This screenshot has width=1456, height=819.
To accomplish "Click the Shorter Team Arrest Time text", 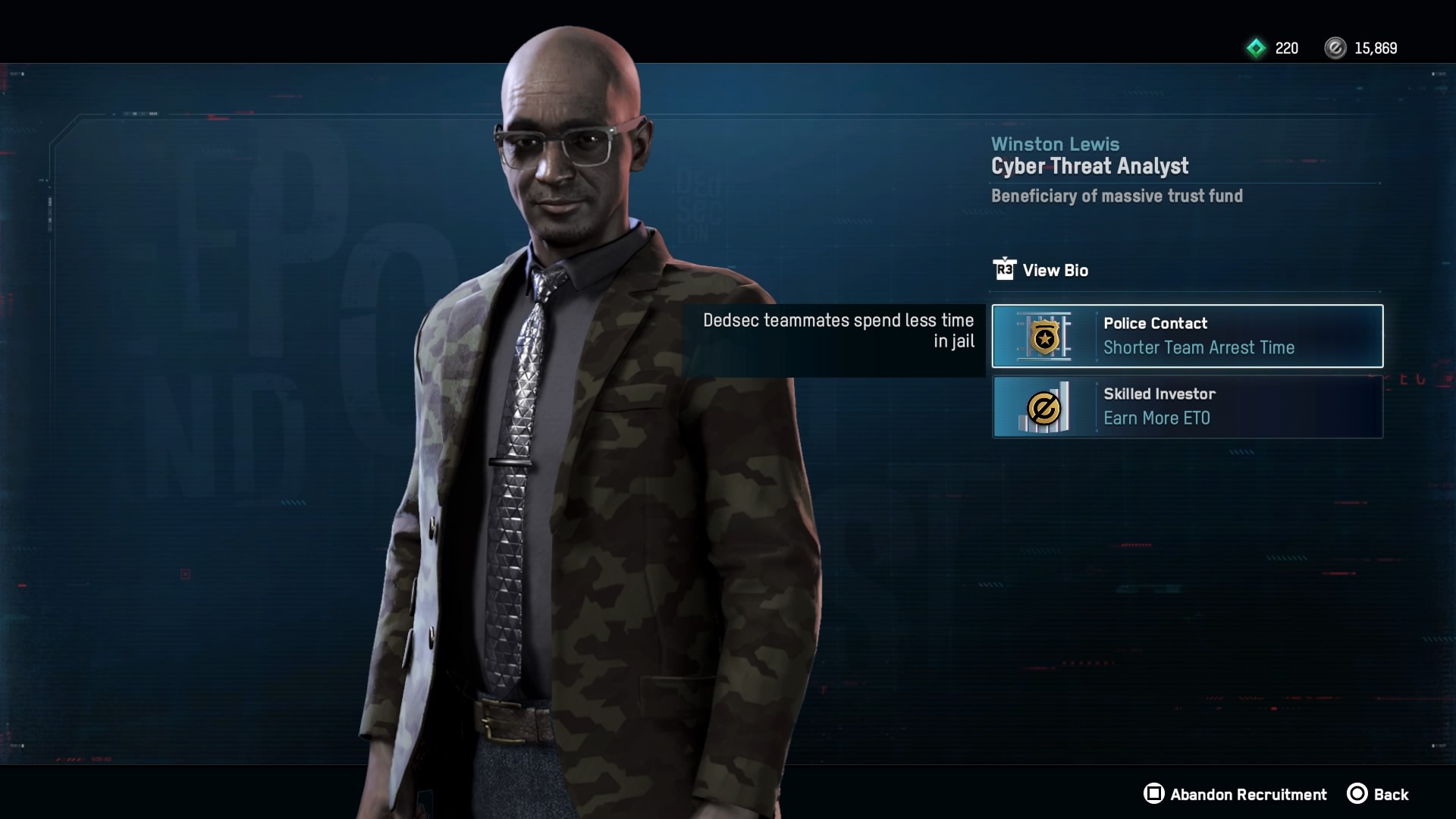I will click(x=1200, y=348).
